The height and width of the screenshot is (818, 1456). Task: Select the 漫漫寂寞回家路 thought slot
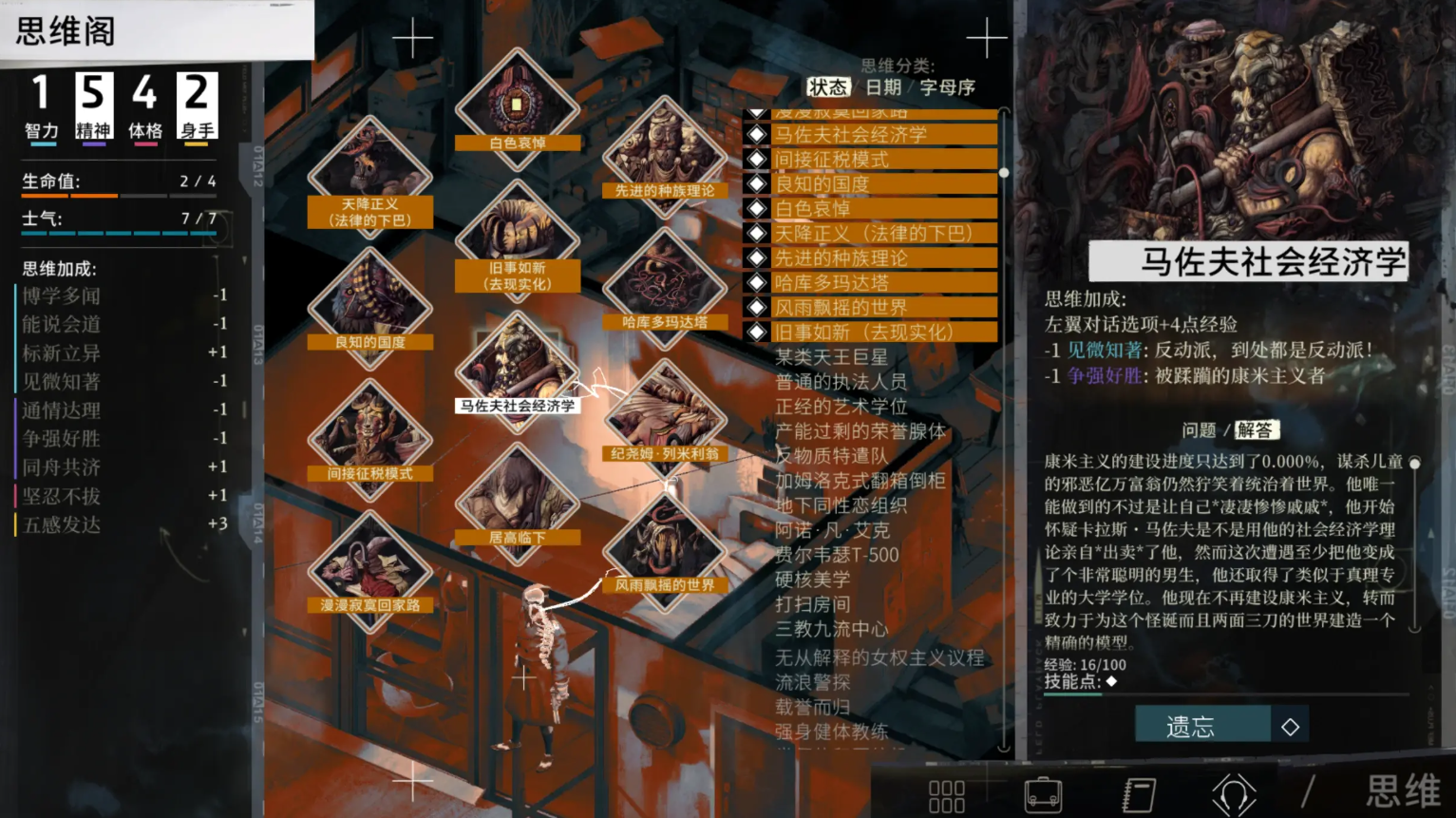click(369, 566)
